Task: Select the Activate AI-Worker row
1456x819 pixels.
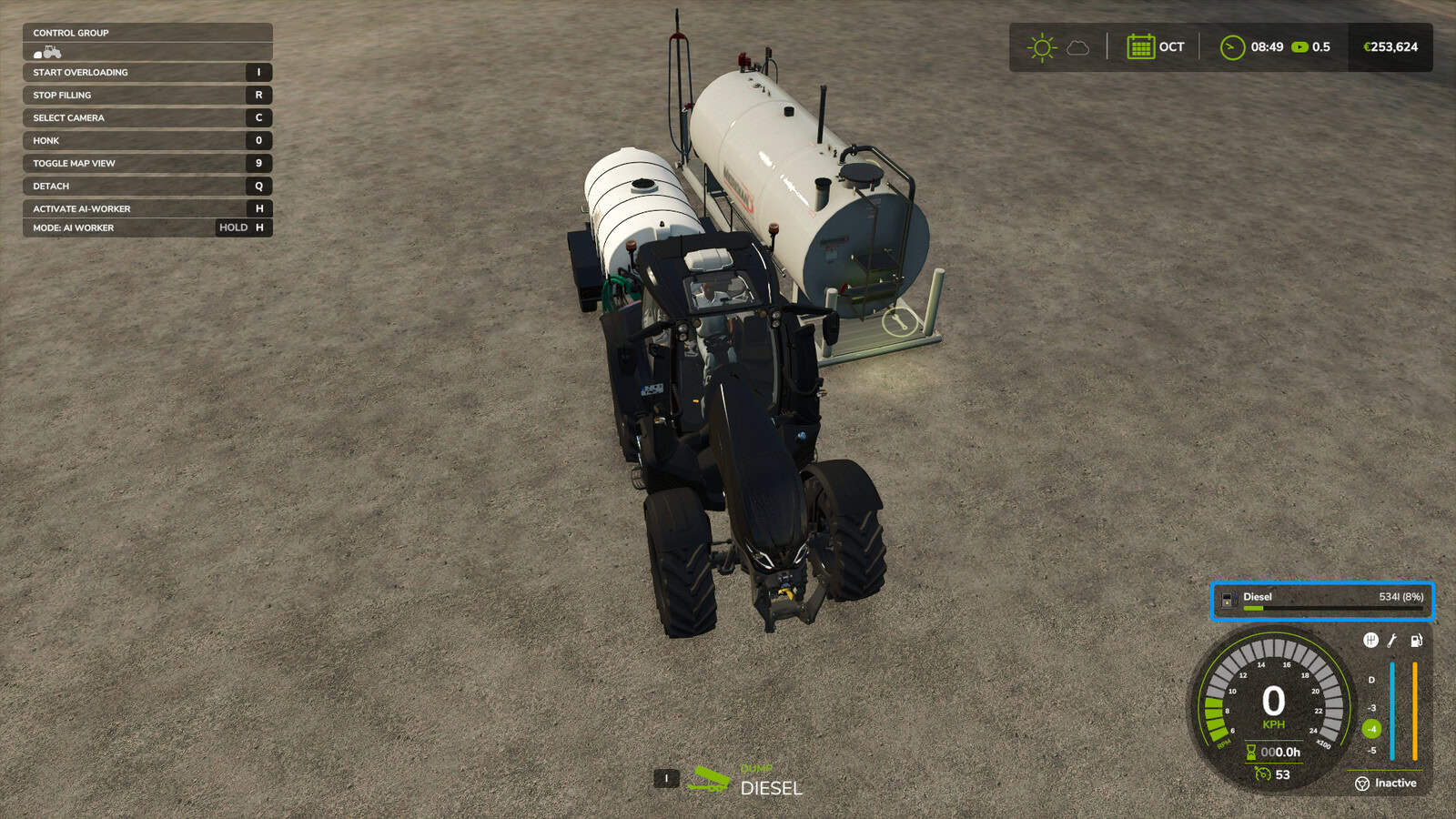Action: point(147,209)
